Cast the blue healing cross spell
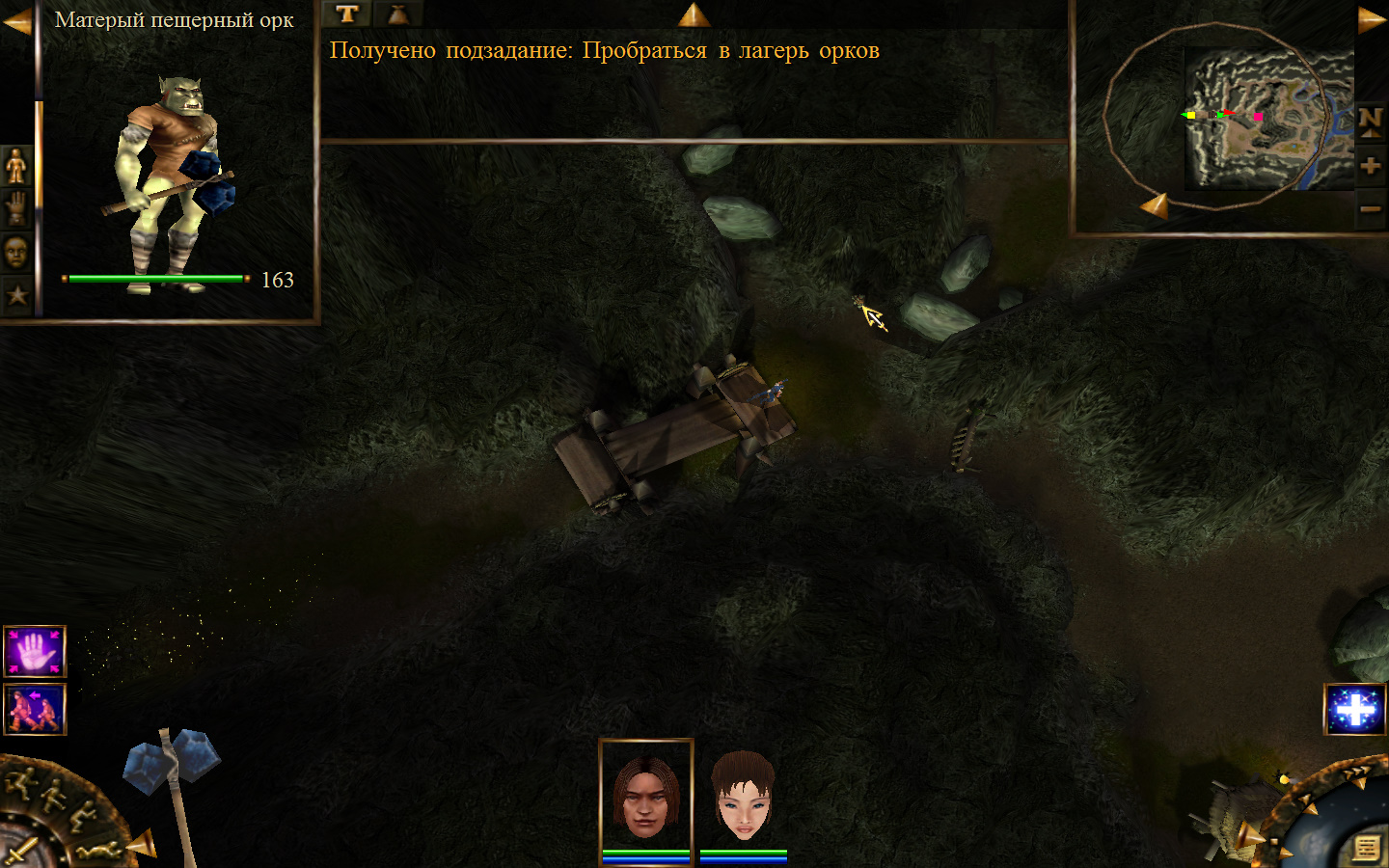 [x=1354, y=710]
